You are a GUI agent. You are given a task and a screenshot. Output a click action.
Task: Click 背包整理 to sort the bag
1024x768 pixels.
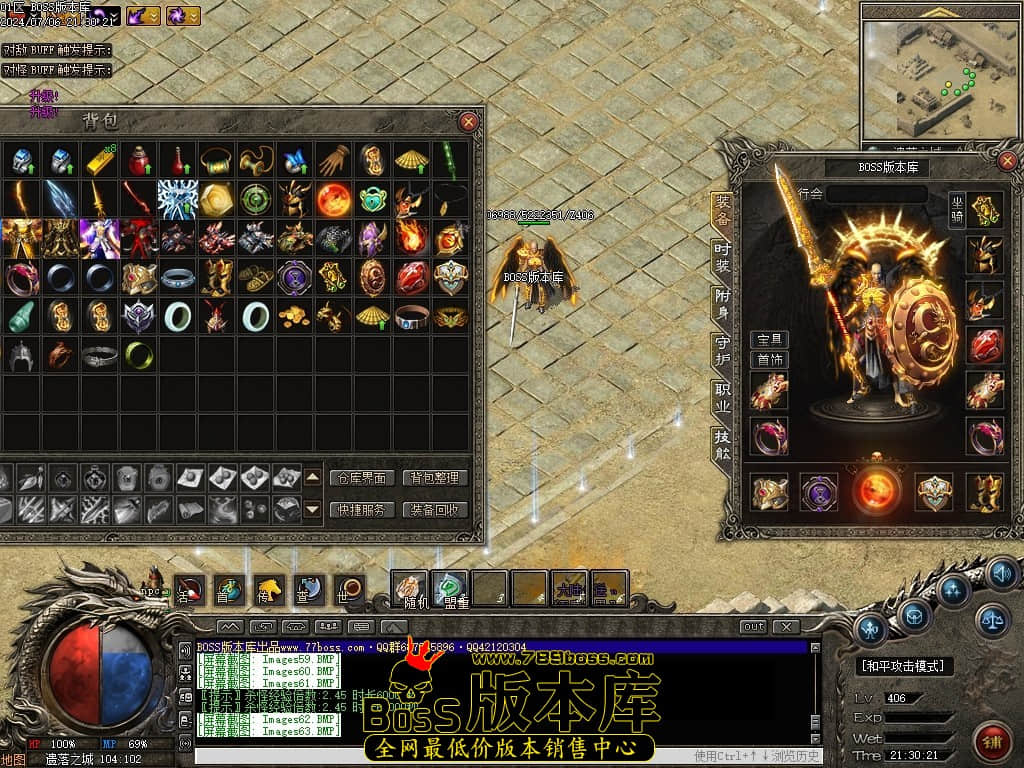click(435, 478)
